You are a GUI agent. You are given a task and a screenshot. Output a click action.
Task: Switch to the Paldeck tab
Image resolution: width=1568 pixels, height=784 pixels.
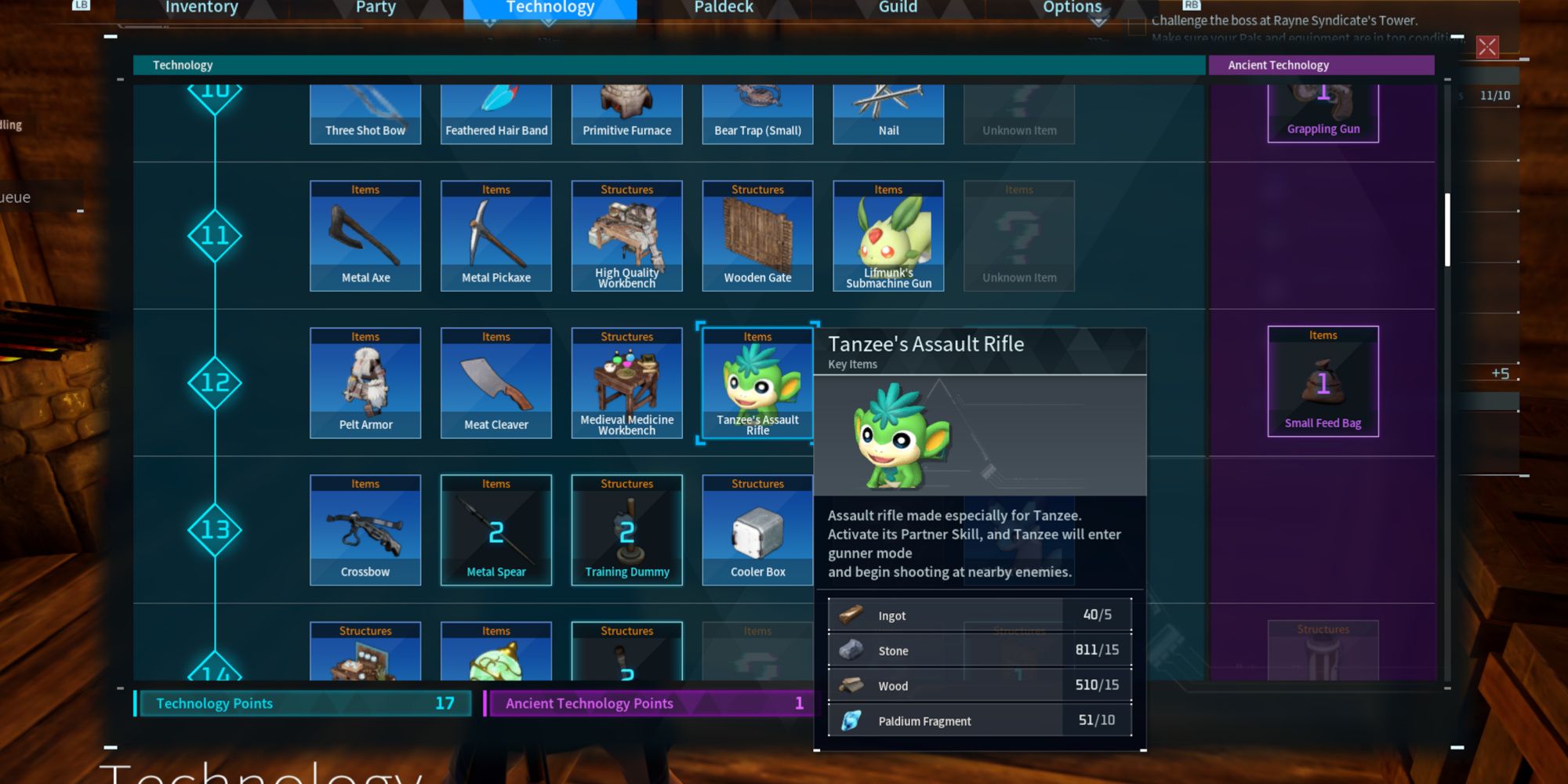pyautogui.click(x=723, y=7)
